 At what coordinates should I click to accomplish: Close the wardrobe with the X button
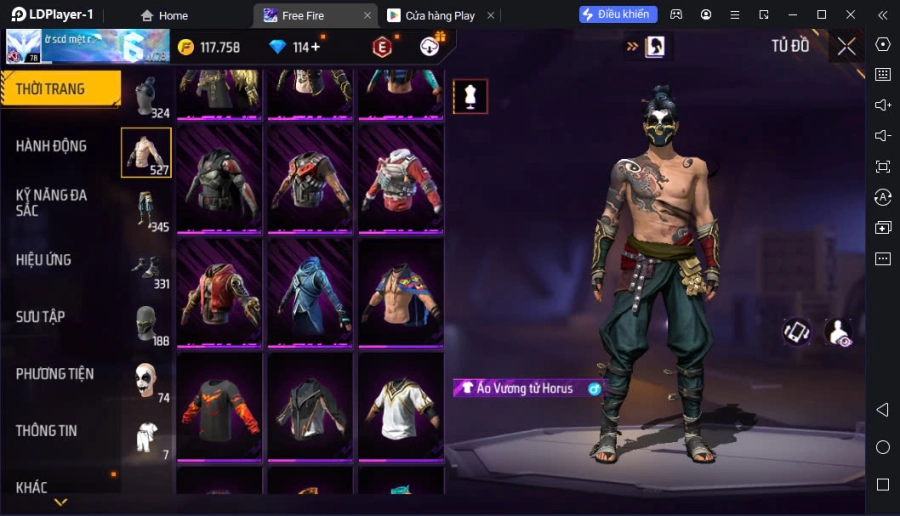846,46
